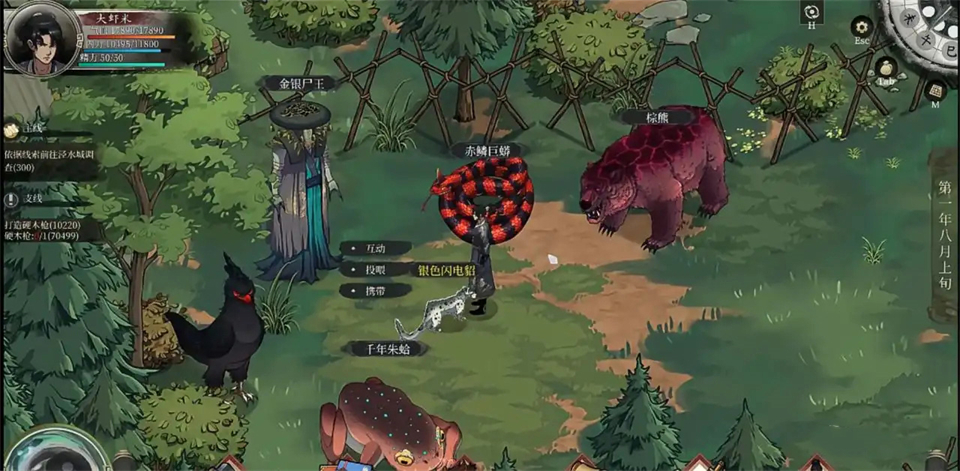Open the bag pouch icon
This screenshot has width=960, height=471.
click(884, 68)
